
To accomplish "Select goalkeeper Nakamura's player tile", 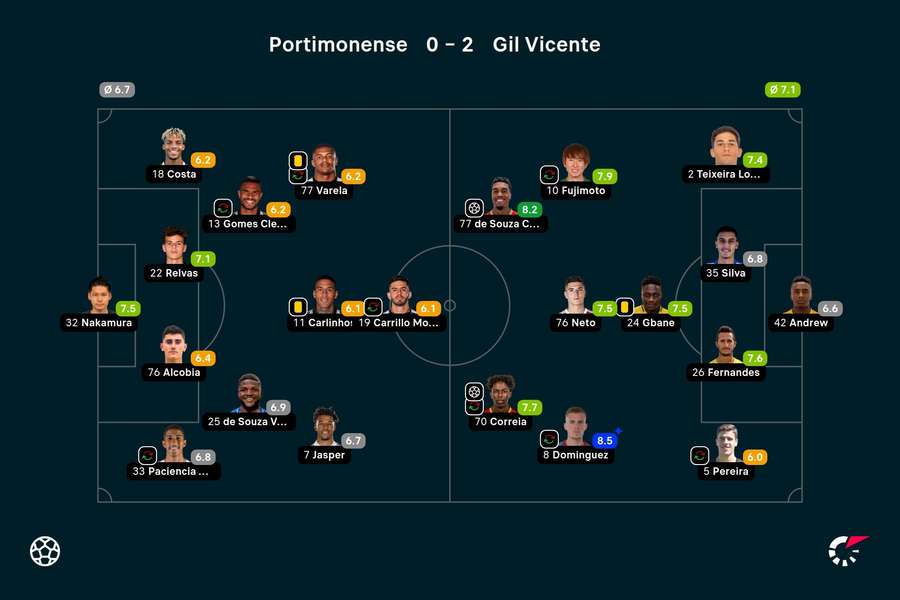I will [x=98, y=304].
